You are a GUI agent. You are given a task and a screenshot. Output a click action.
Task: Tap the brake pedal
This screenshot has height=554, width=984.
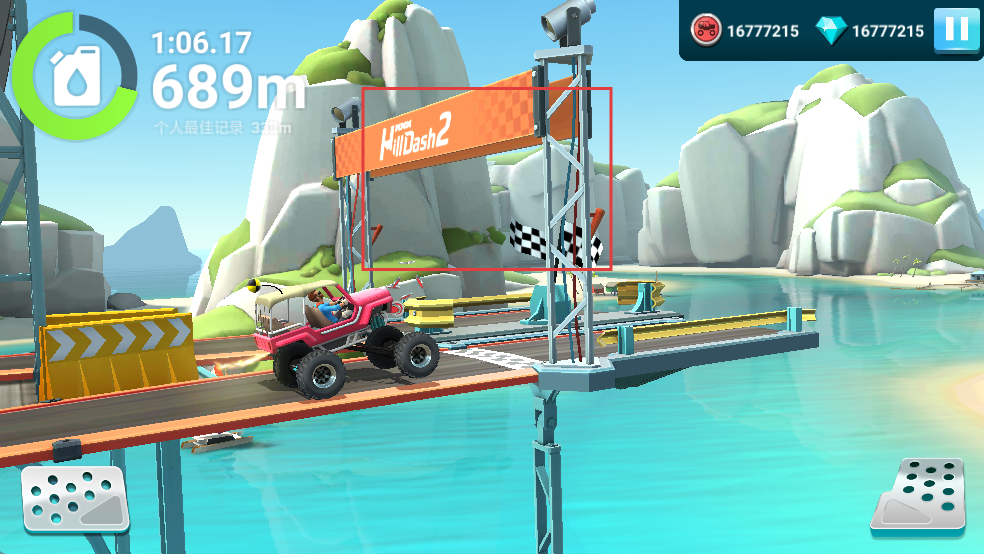74,498
